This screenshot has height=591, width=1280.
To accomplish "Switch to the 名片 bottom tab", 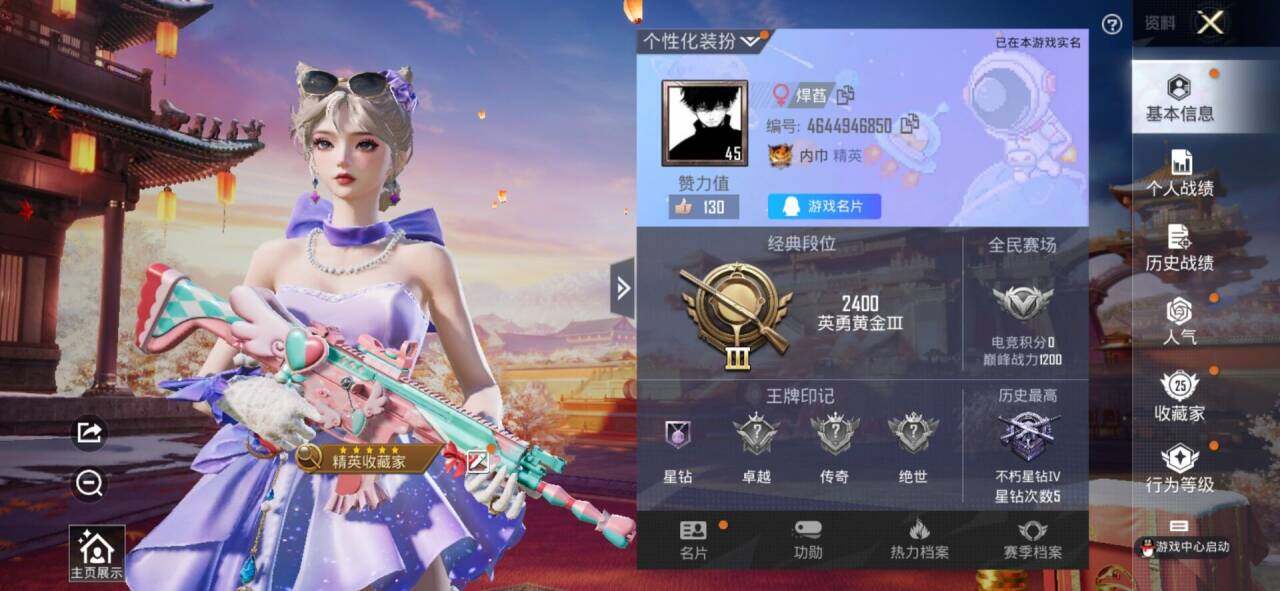I will (693, 540).
